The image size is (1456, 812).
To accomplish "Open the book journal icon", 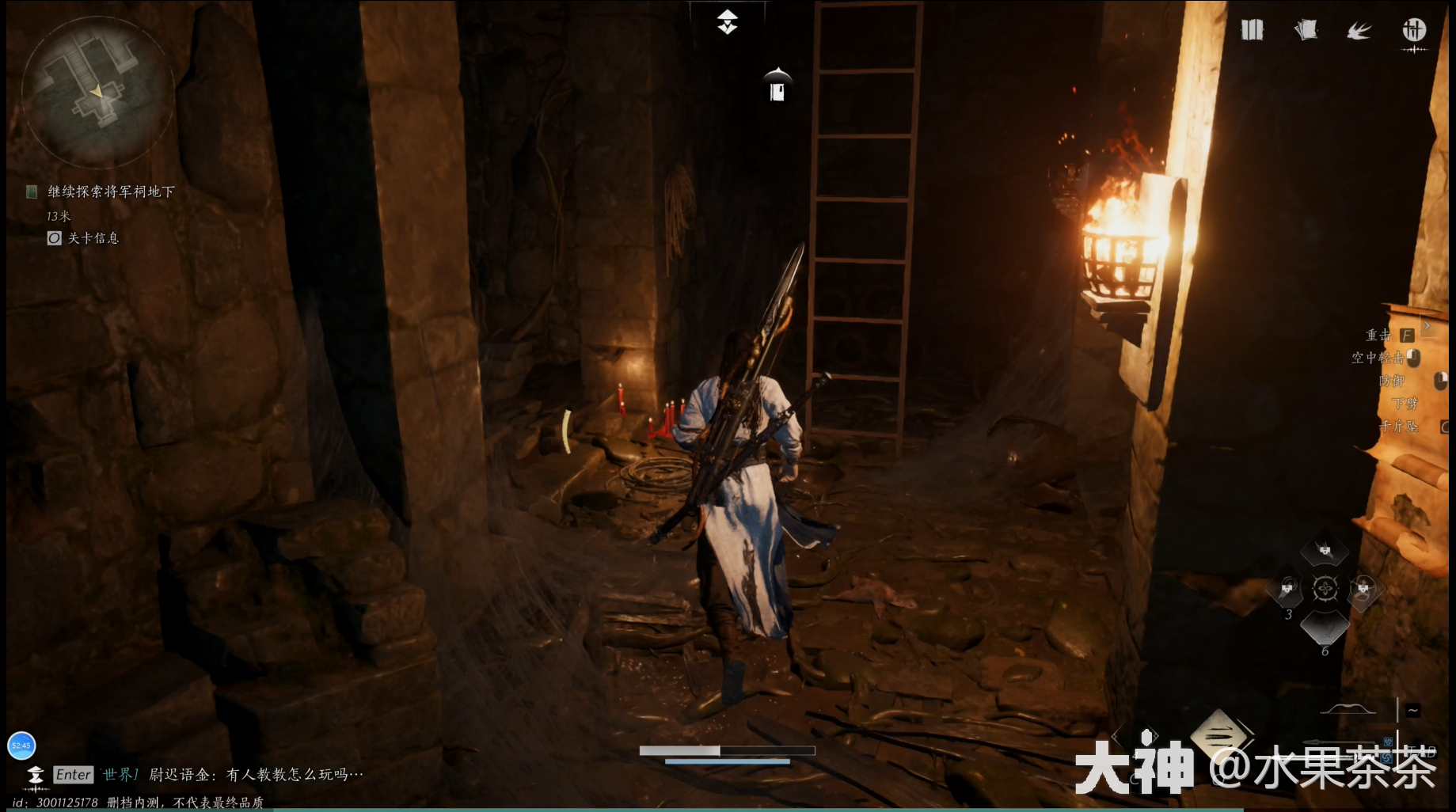I will (x=1252, y=31).
